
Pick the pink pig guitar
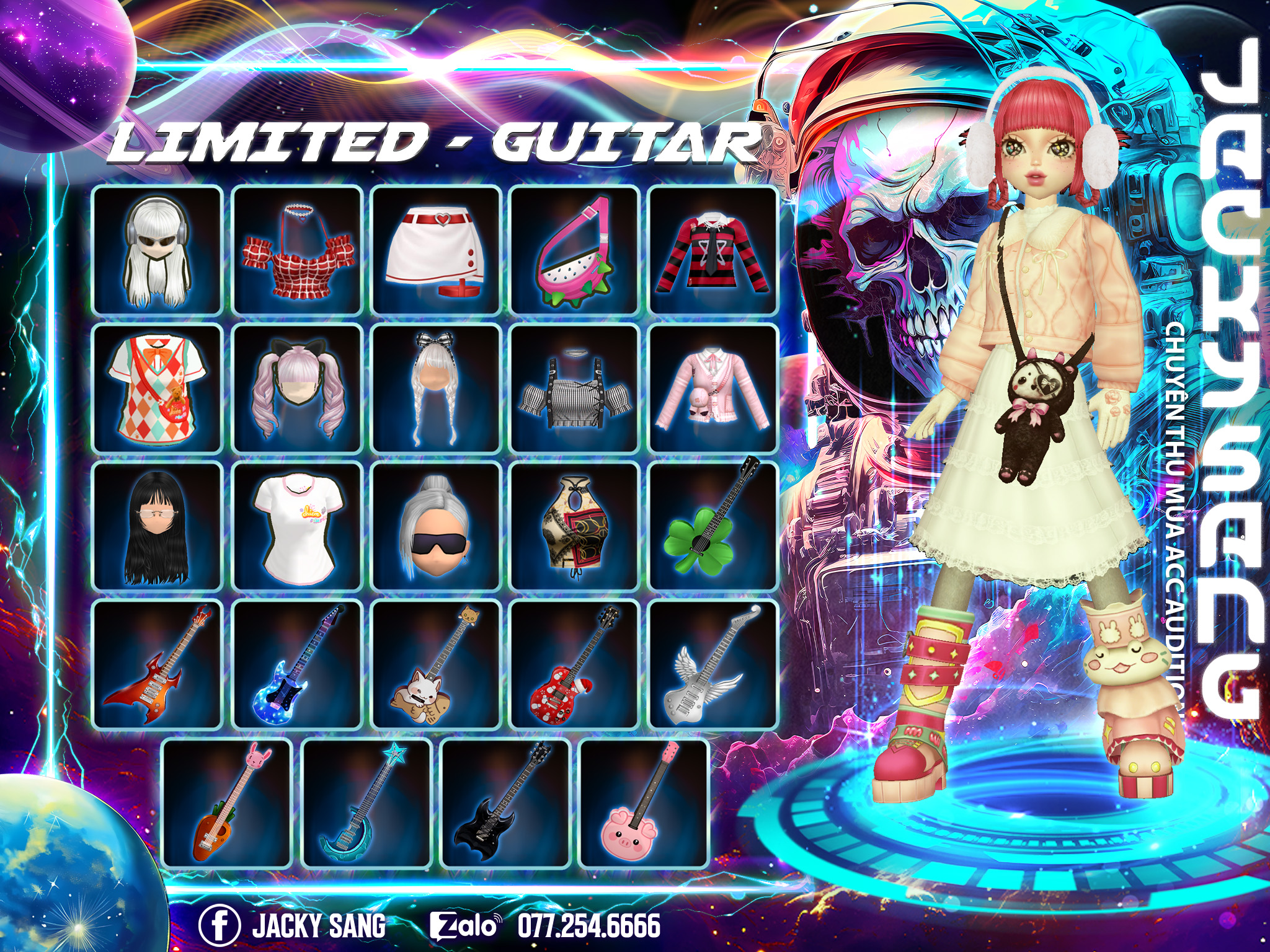tap(644, 804)
